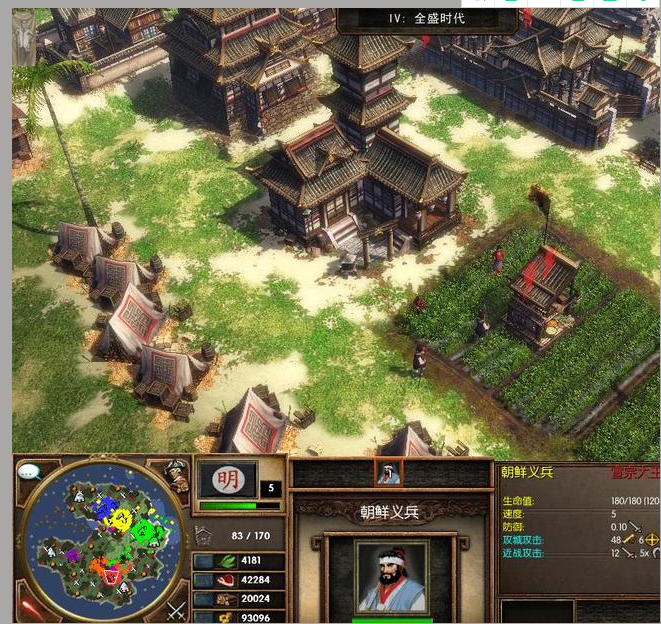Image resolution: width=661 pixels, height=624 pixels.
Task: Click the population house icon
Action: [205, 536]
